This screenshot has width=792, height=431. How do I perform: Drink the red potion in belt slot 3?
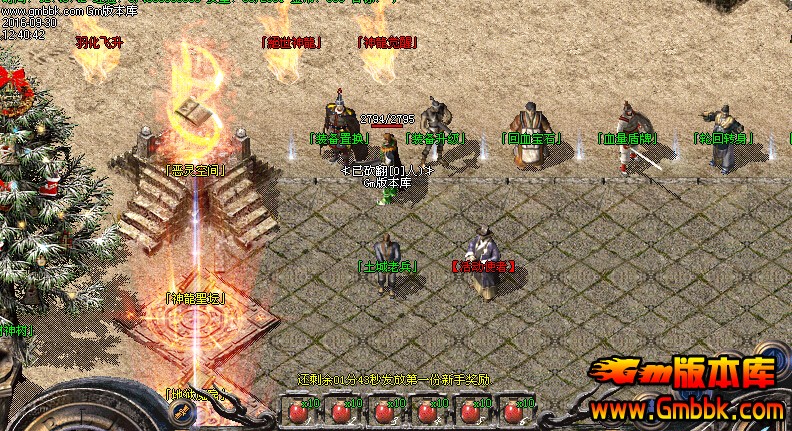(x=384, y=411)
